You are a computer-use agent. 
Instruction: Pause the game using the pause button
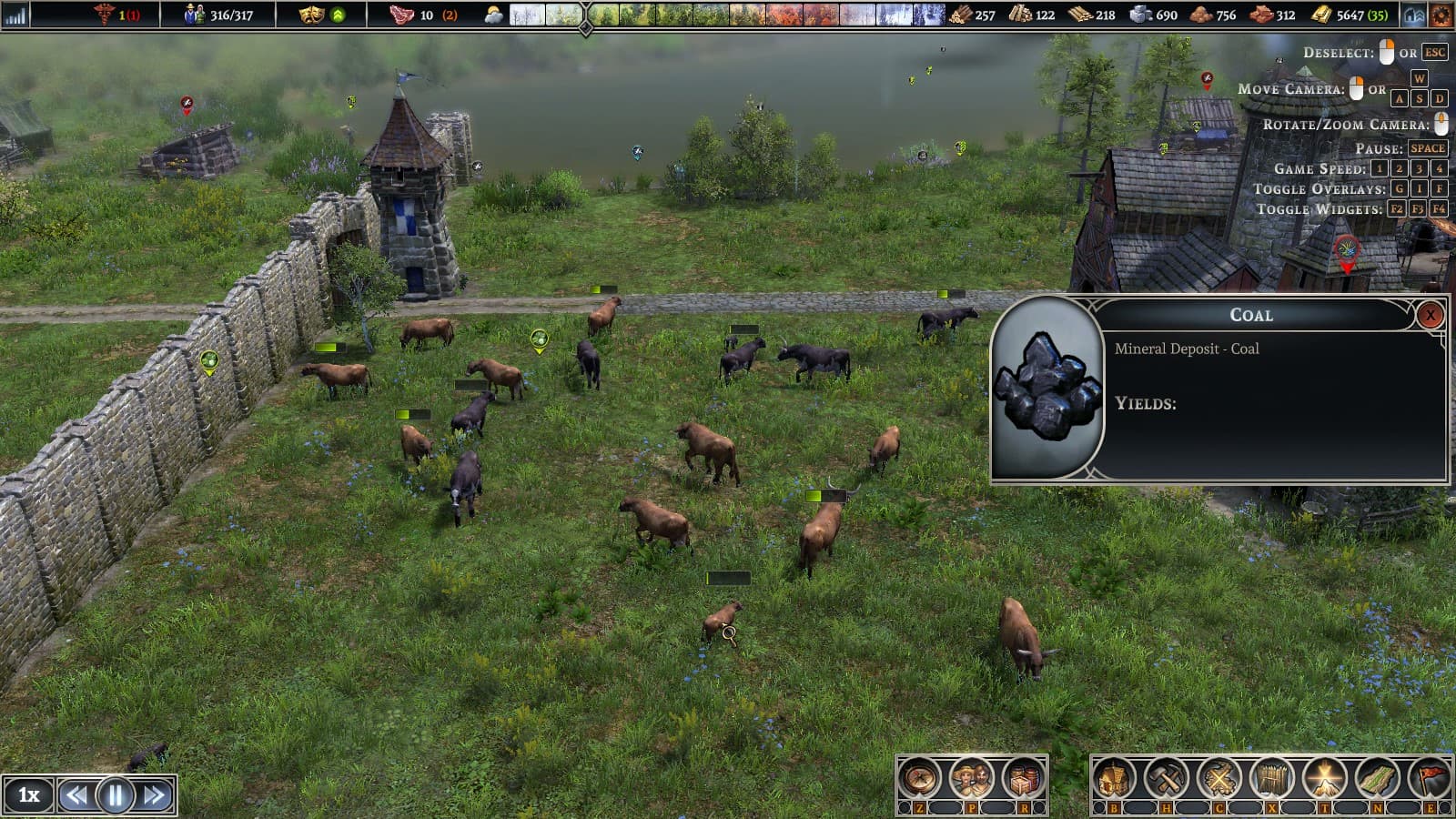(x=113, y=794)
